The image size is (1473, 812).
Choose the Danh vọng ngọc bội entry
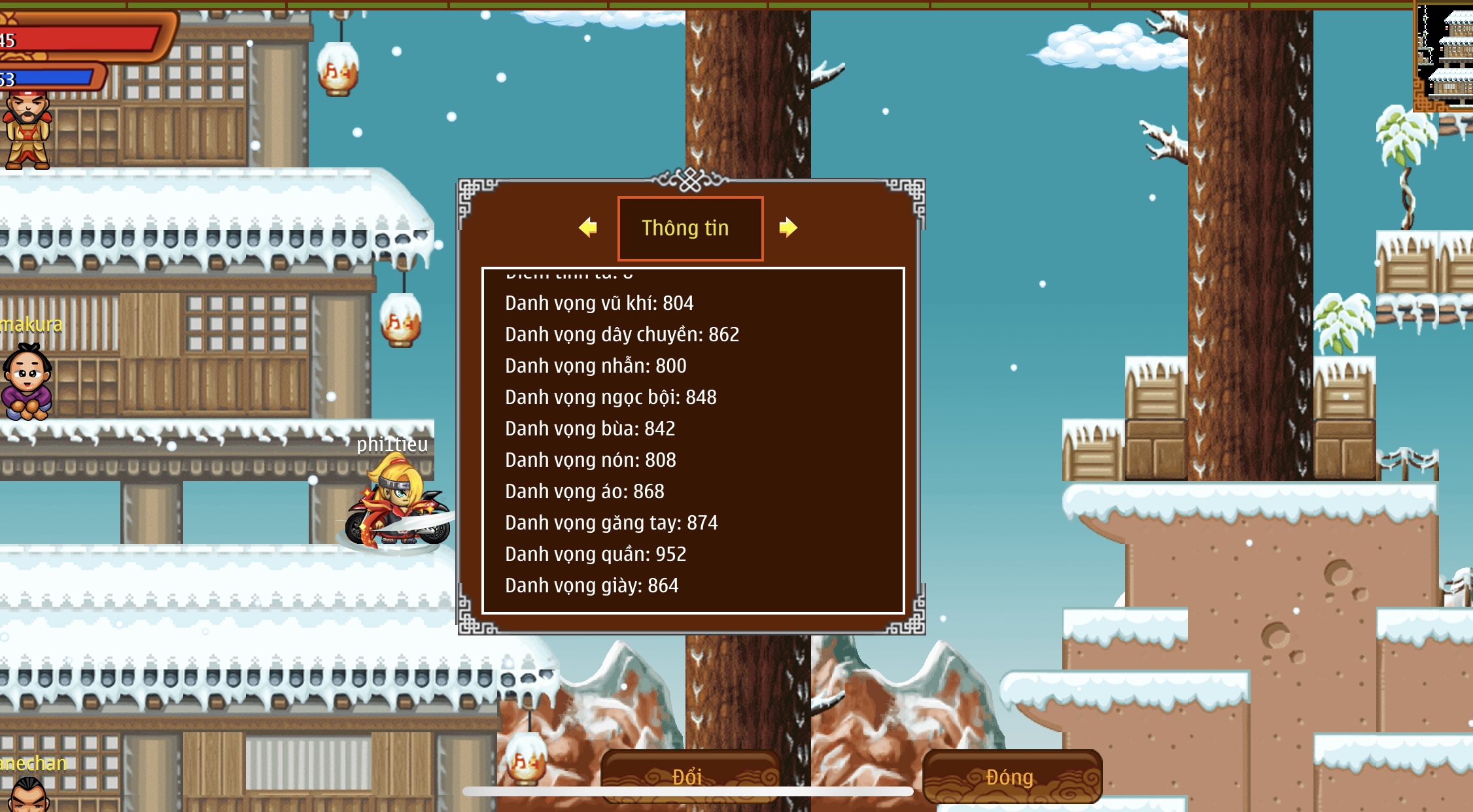click(x=611, y=398)
